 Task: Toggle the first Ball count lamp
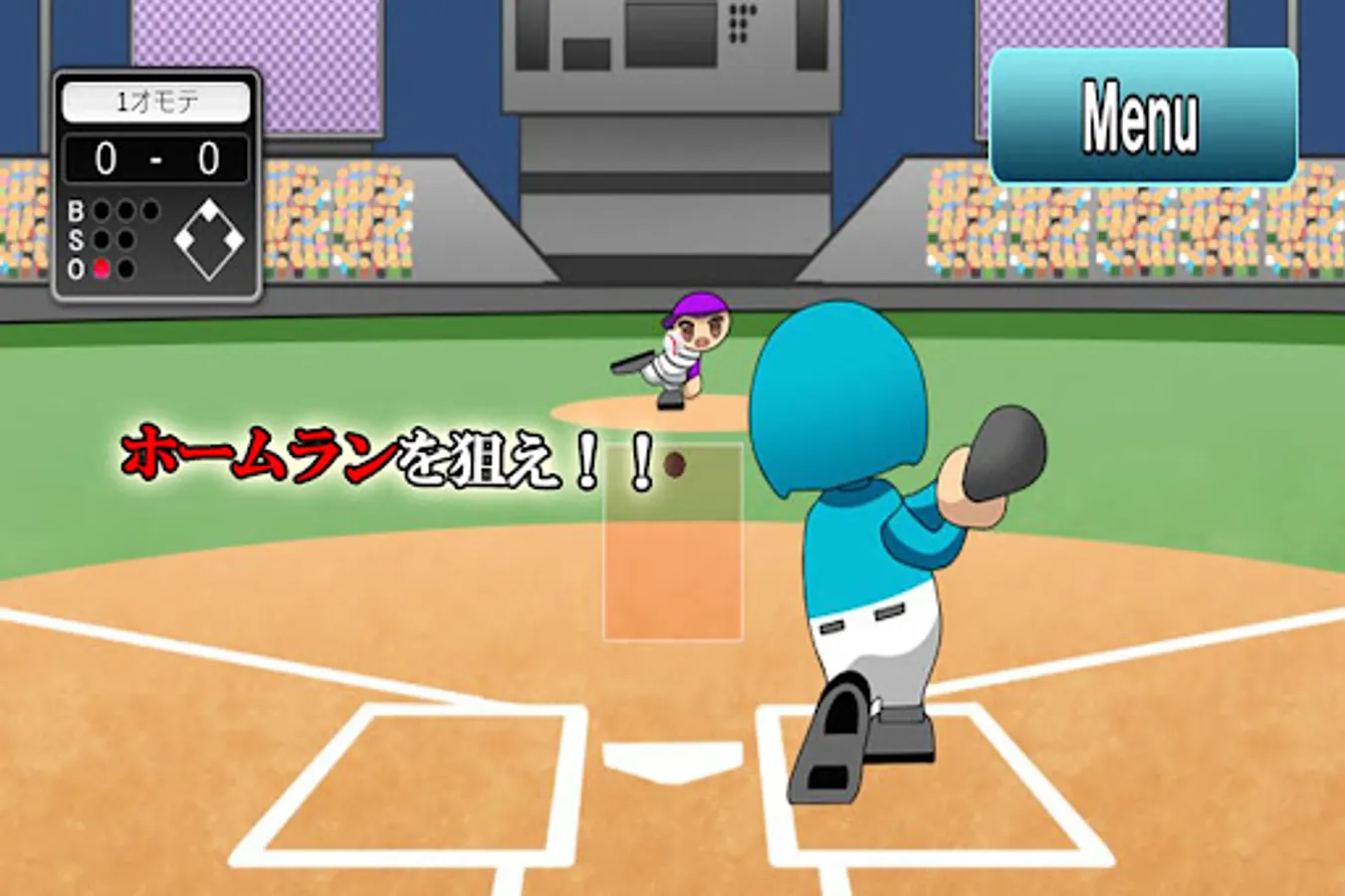(x=102, y=211)
